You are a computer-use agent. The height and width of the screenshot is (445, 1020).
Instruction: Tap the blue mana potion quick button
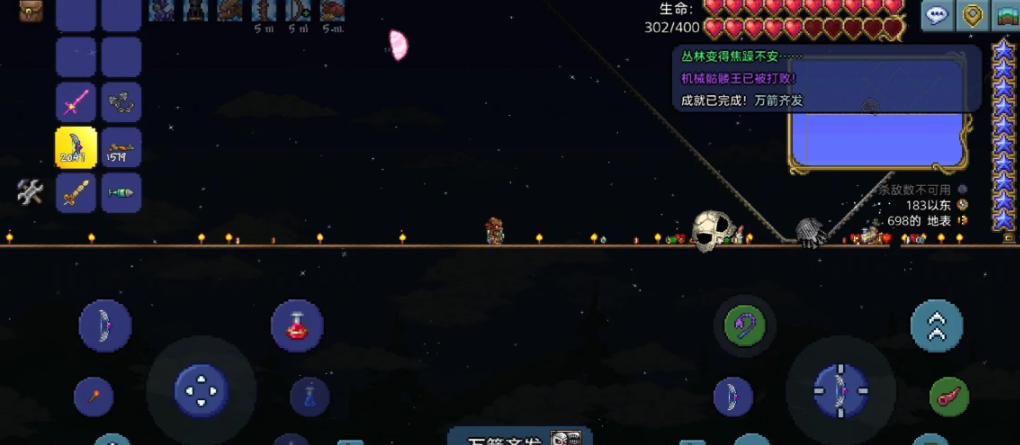[x=310, y=396]
